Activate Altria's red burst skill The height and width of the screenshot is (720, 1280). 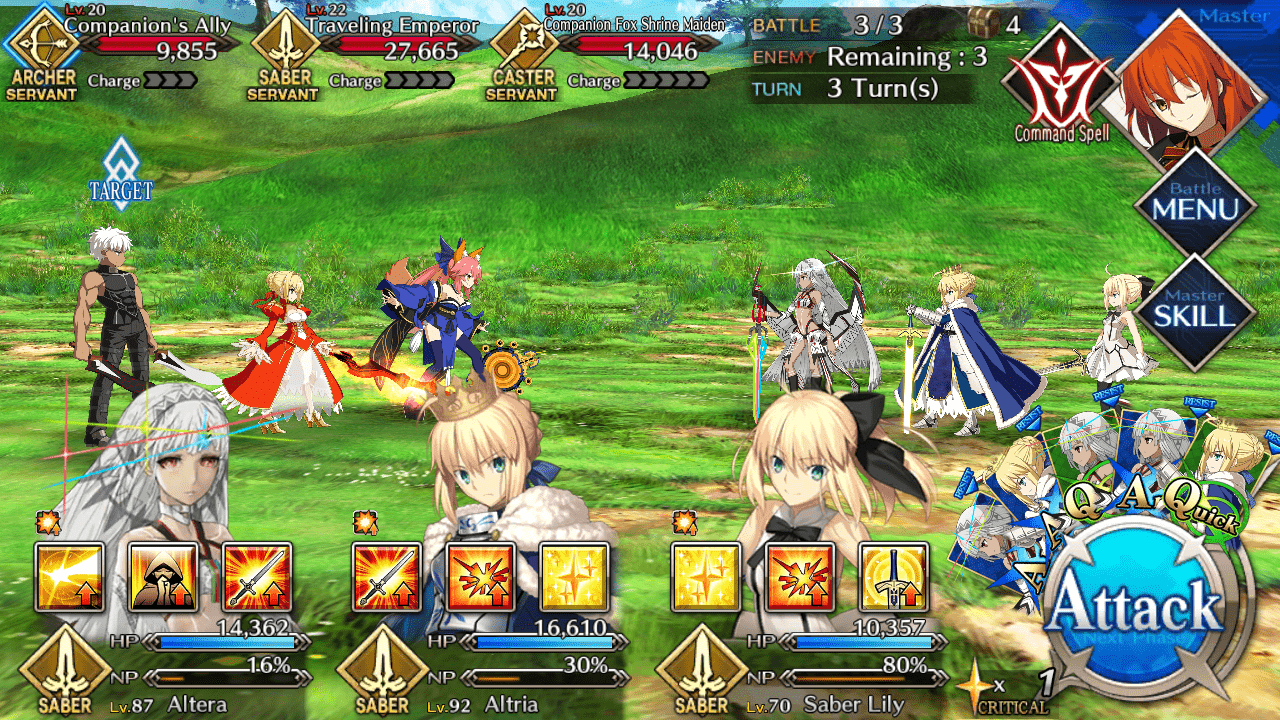click(x=481, y=577)
